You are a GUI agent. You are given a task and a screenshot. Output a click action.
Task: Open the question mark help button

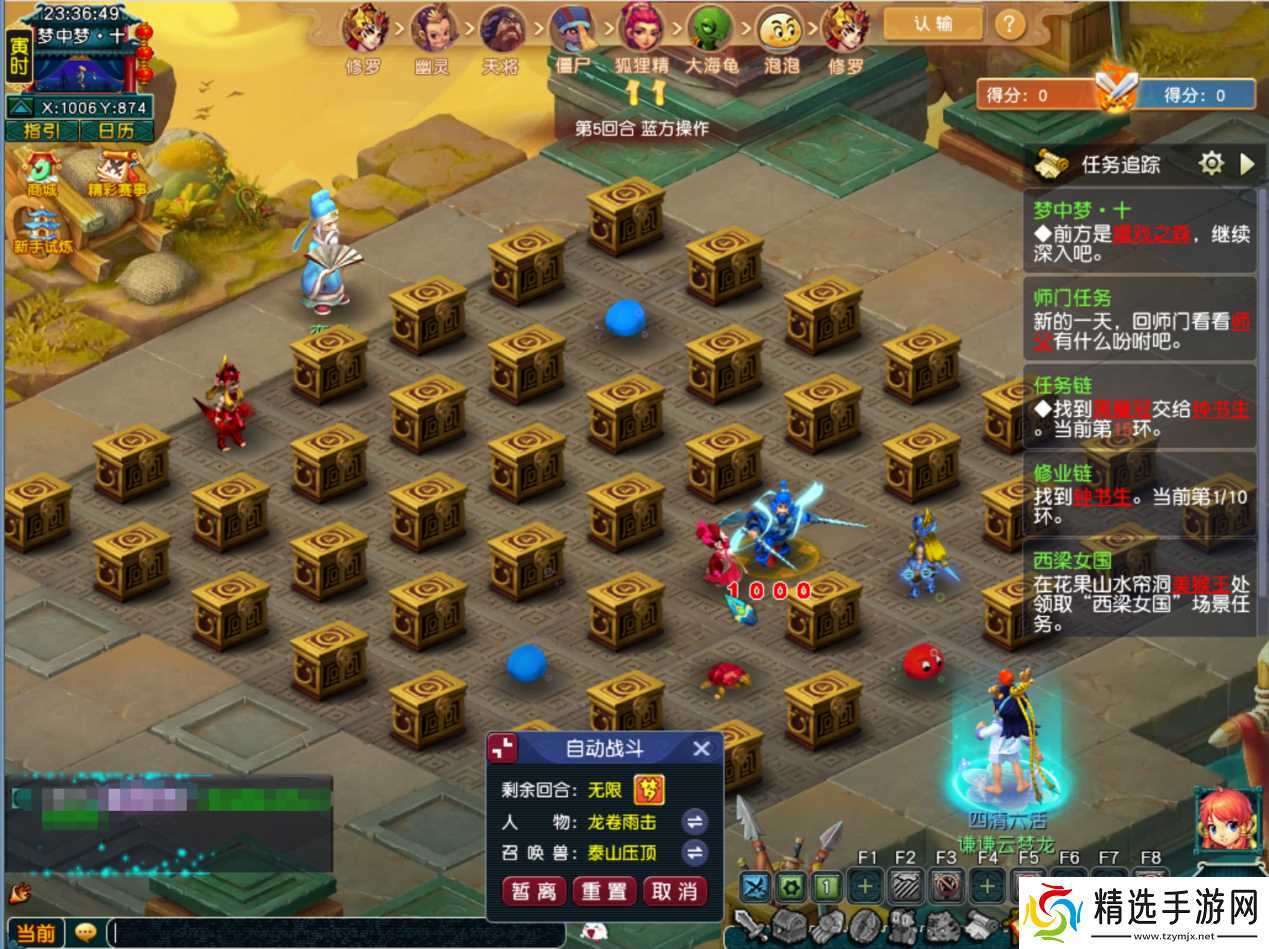(x=1009, y=24)
